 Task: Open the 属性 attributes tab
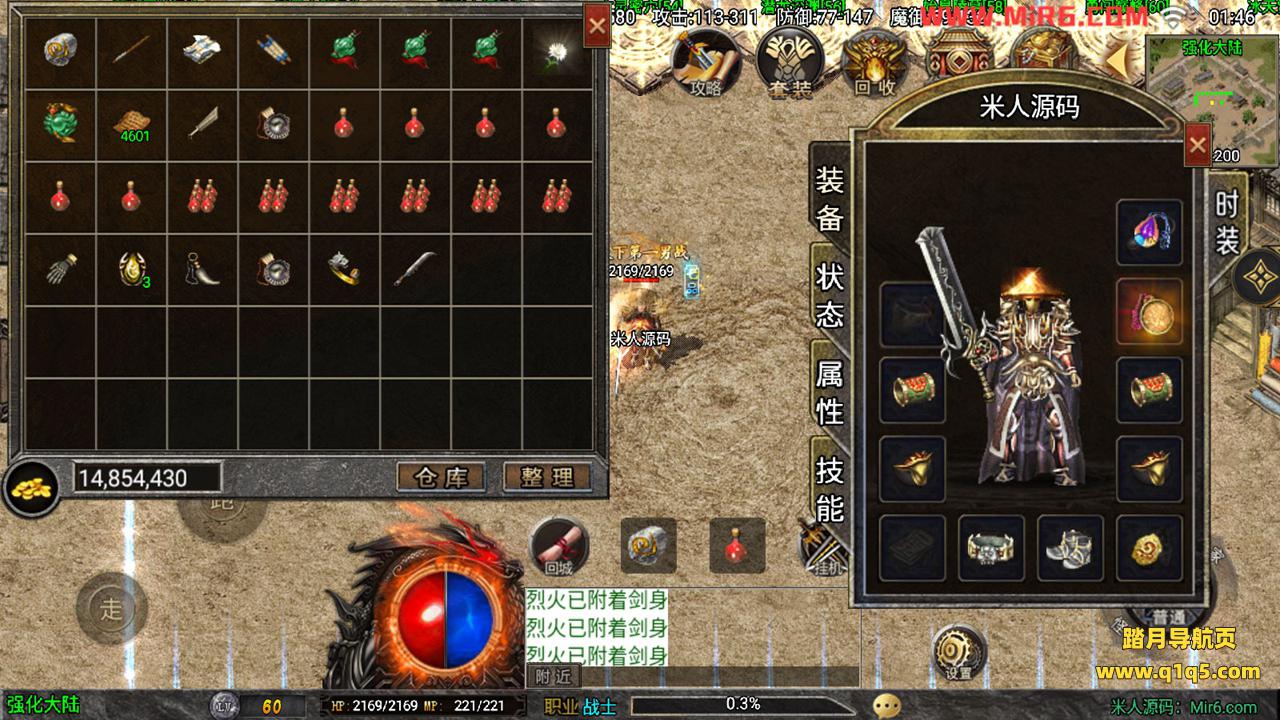[x=830, y=392]
